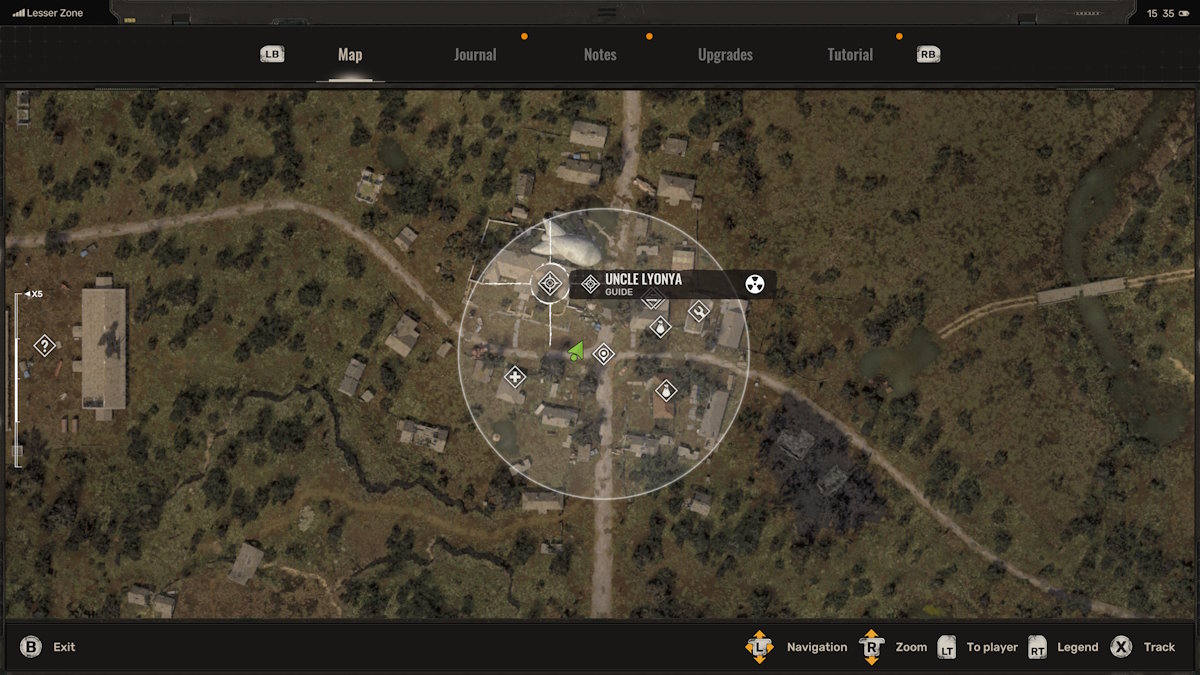Viewport: 1200px width, 675px height.
Task: Switch to the Journal tab
Action: click(x=475, y=55)
